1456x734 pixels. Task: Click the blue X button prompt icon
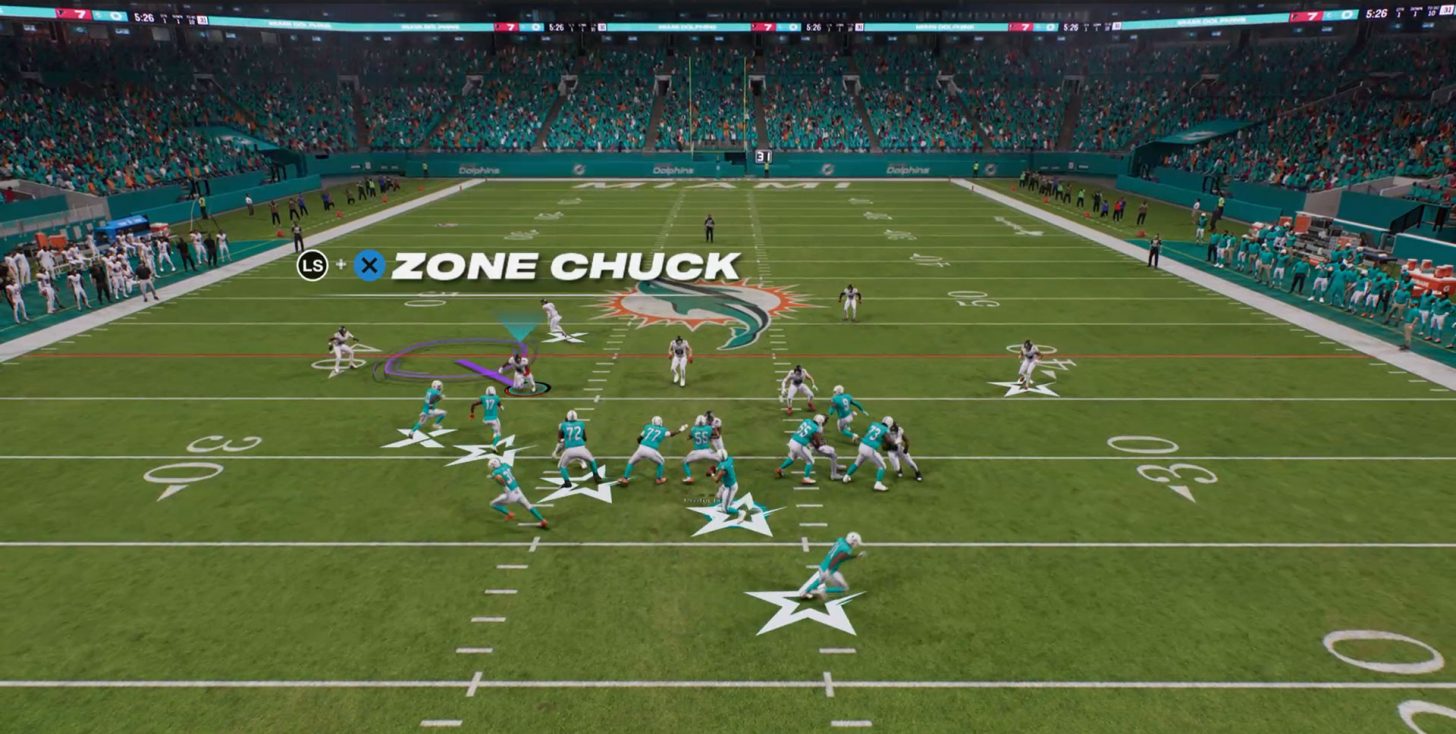point(369,266)
